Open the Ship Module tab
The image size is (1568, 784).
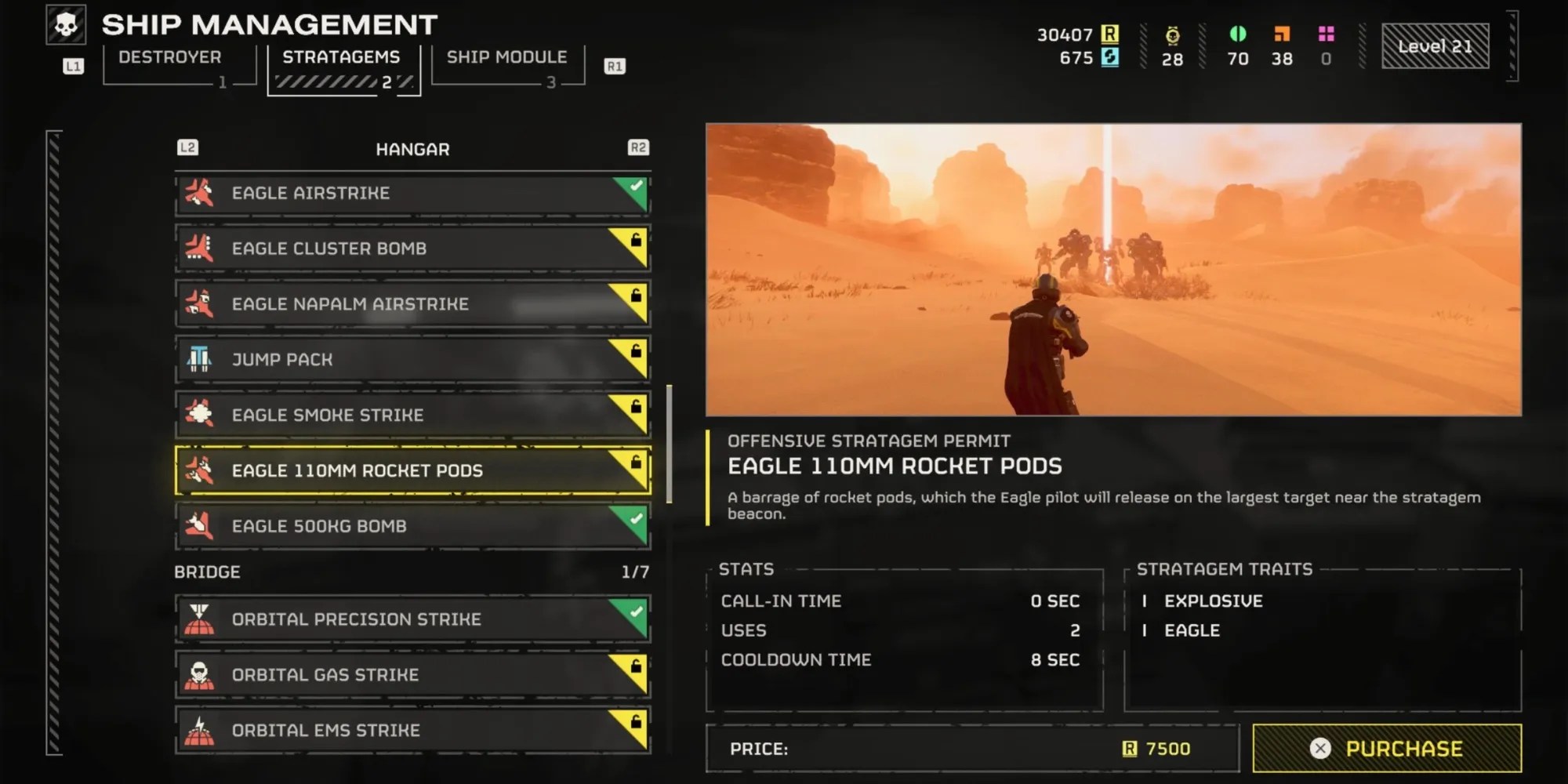(x=506, y=57)
